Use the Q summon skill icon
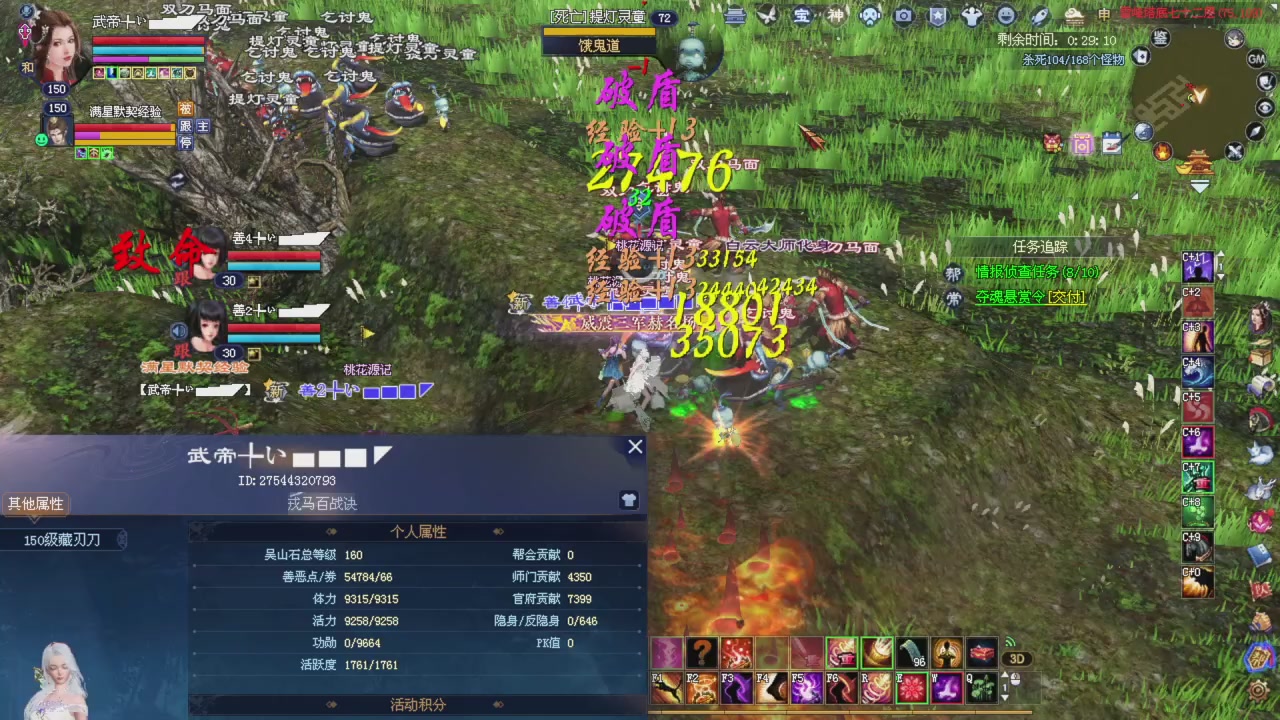The image size is (1280, 720). point(982,687)
